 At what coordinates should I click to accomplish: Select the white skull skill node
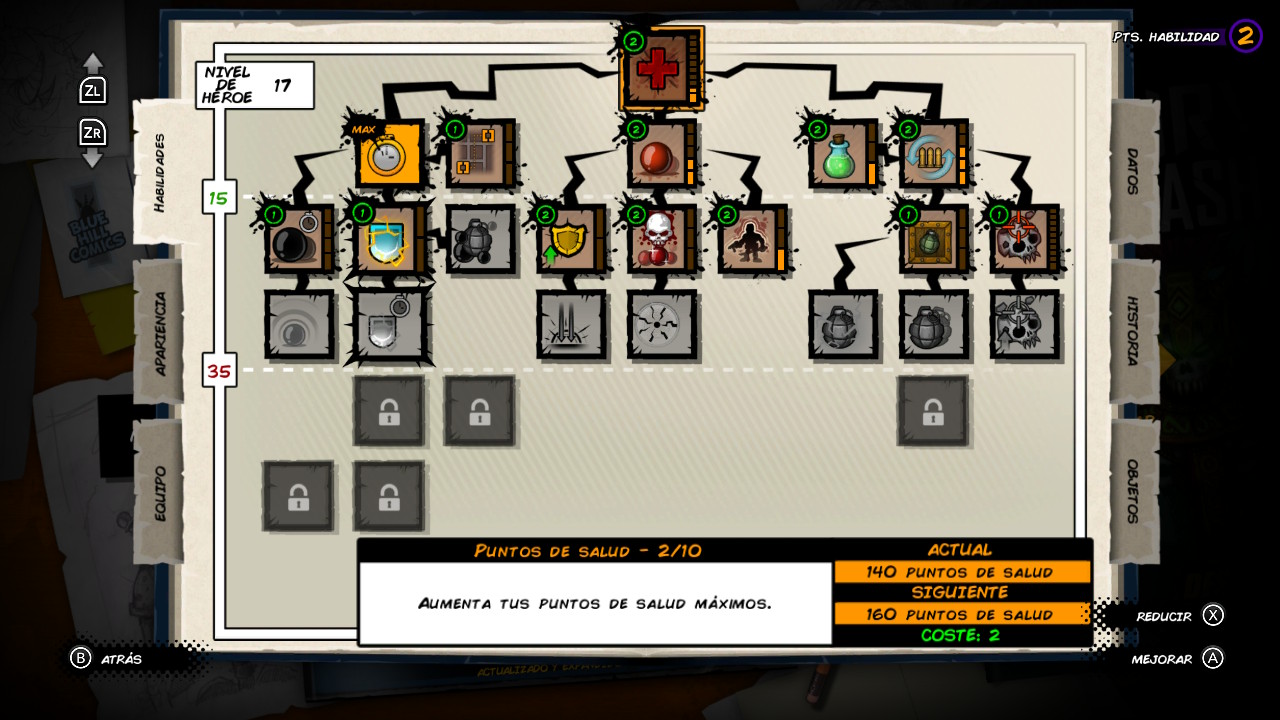coord(658,240)
